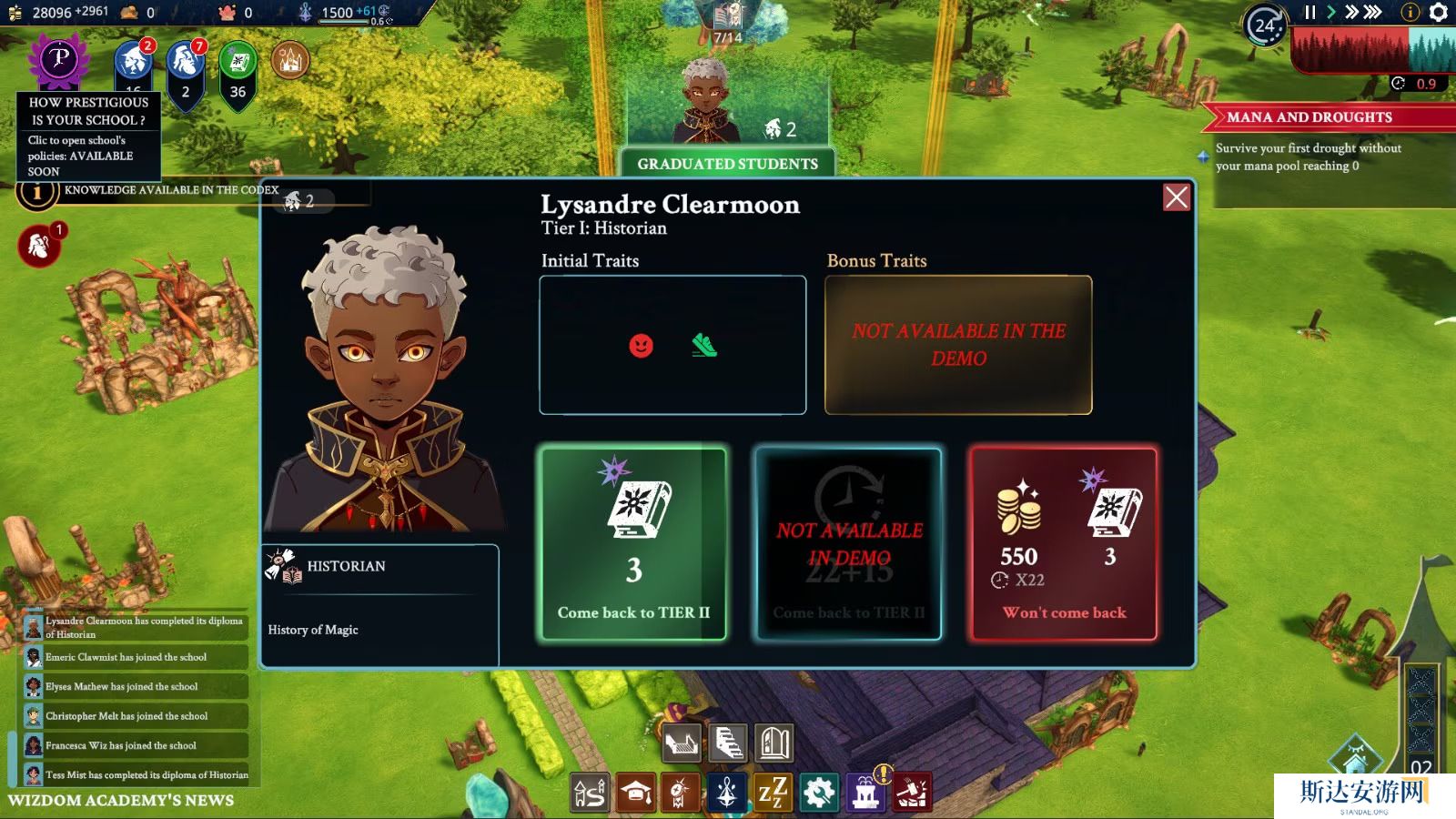Choose the green Come back to TIER II option

[633, 544]
